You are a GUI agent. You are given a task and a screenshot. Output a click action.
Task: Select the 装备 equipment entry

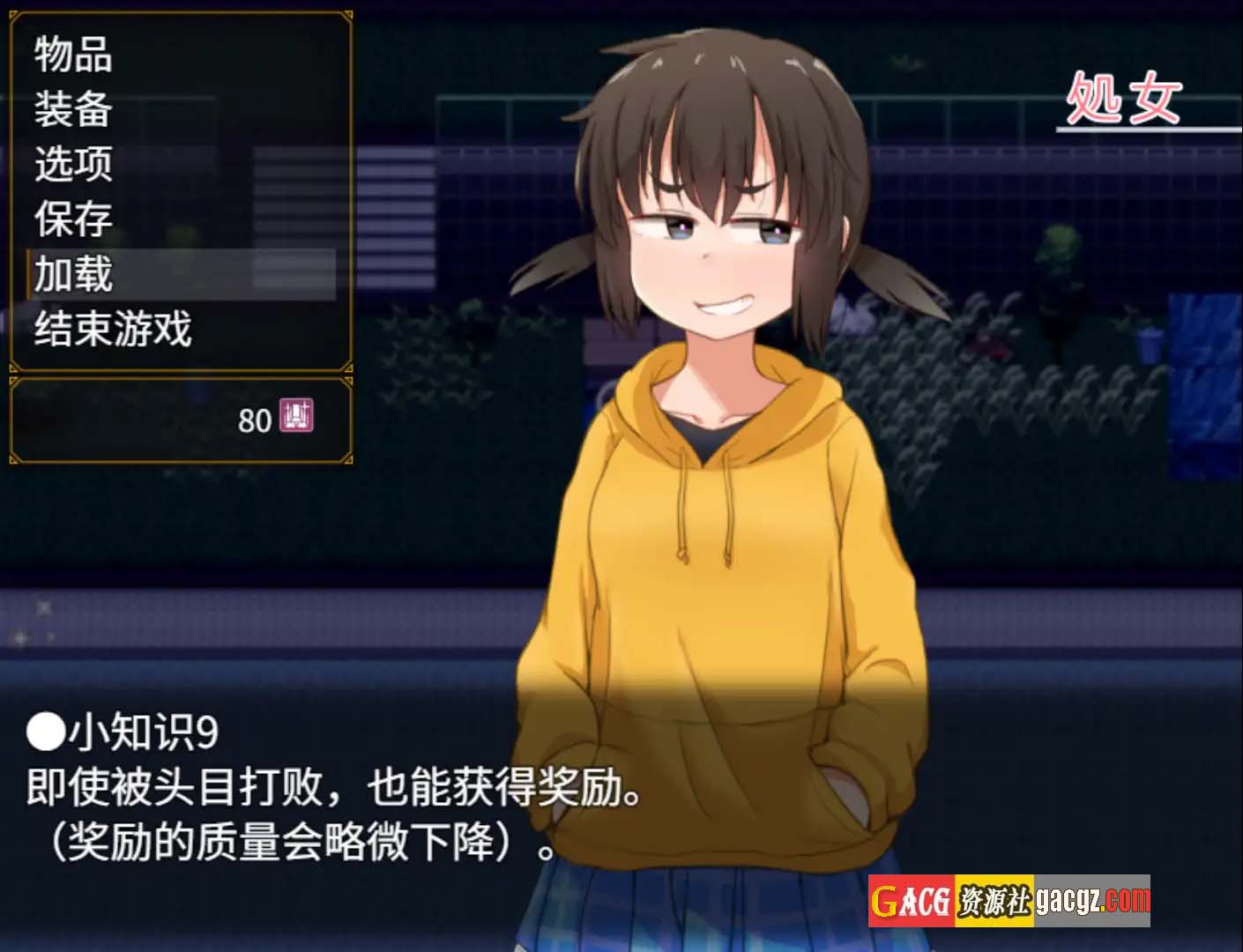(x=74, y=109)
